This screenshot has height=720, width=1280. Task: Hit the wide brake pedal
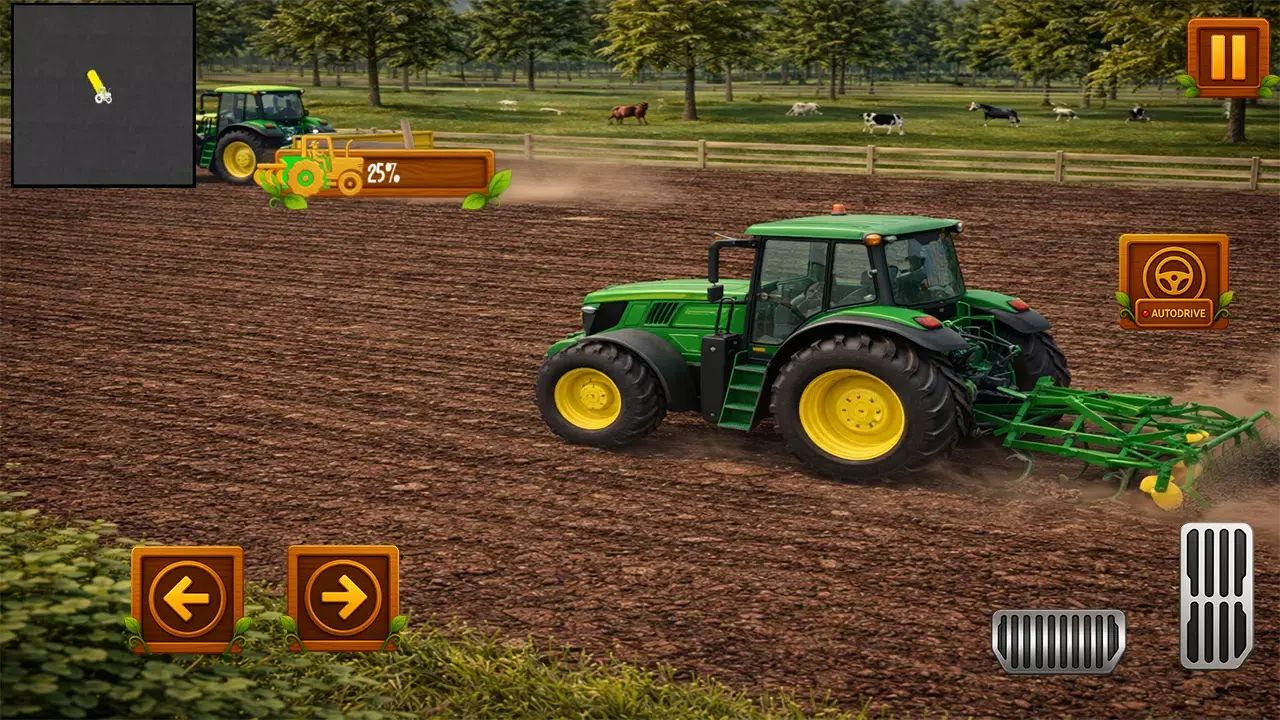point(1058,640)
